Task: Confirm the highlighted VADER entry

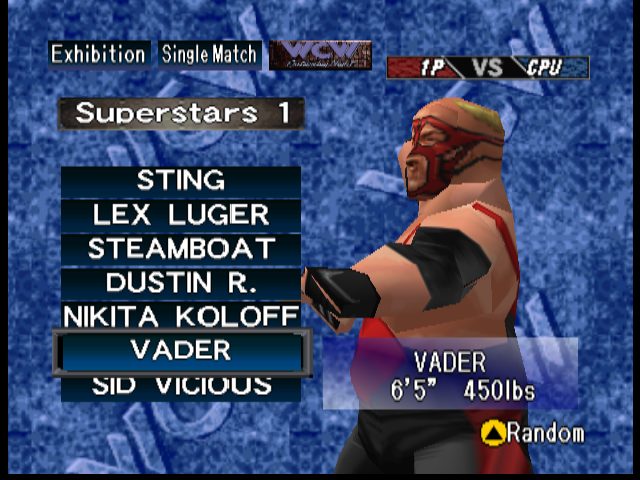Action: tap(180, 351)
